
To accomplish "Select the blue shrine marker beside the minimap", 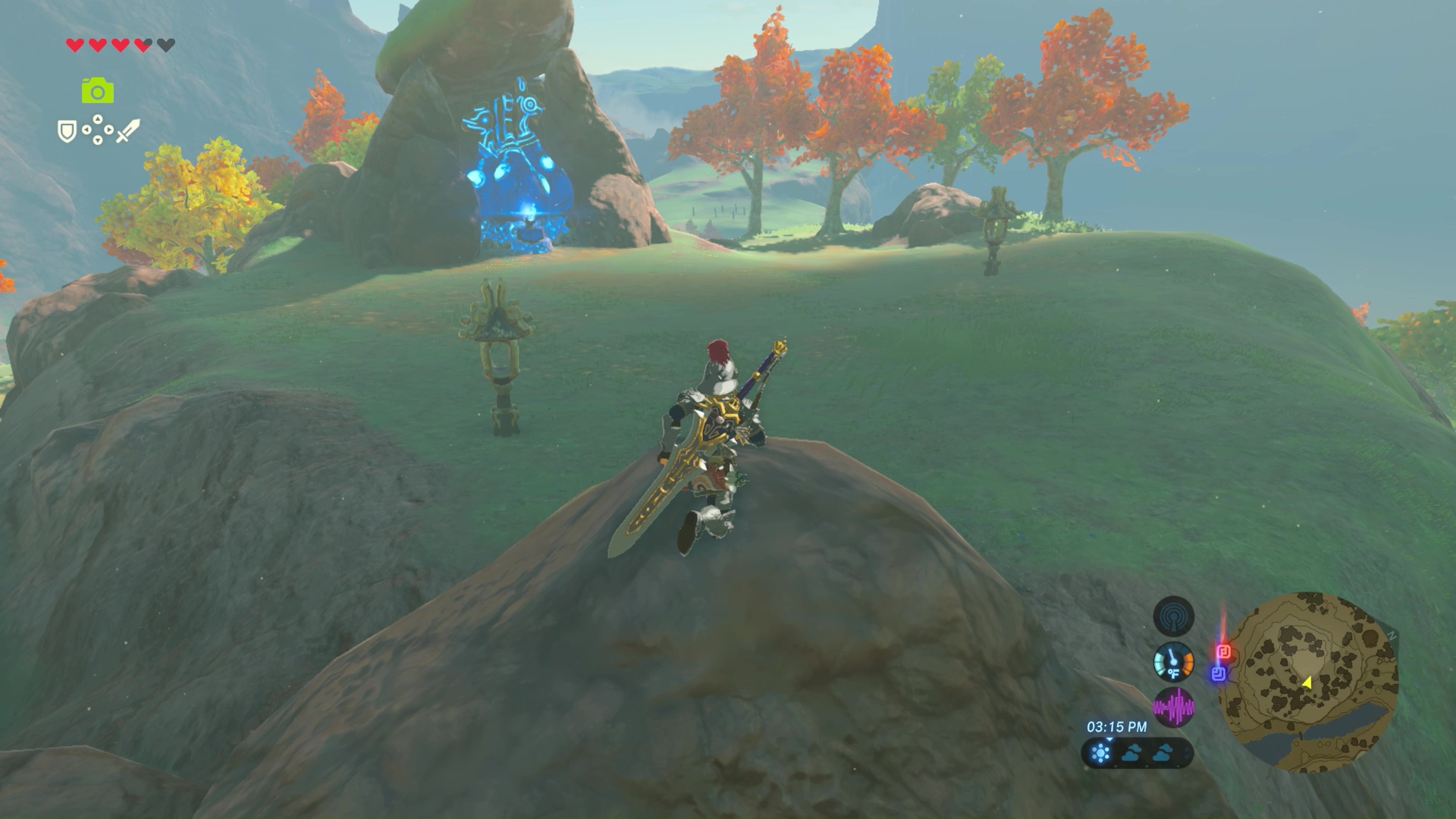I will click(x=1219, y=673).
